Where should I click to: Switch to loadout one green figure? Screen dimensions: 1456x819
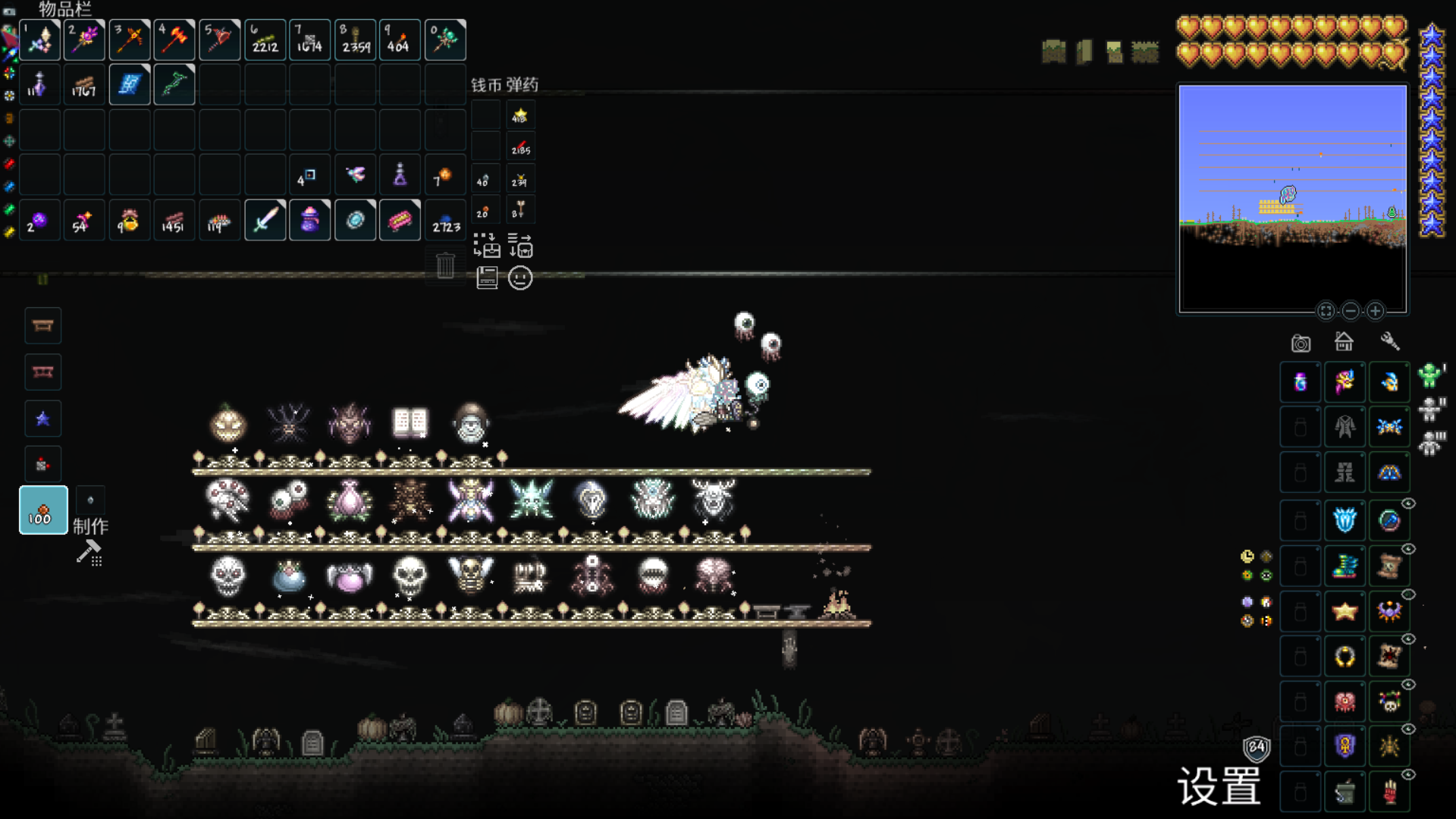point(1430,375)
